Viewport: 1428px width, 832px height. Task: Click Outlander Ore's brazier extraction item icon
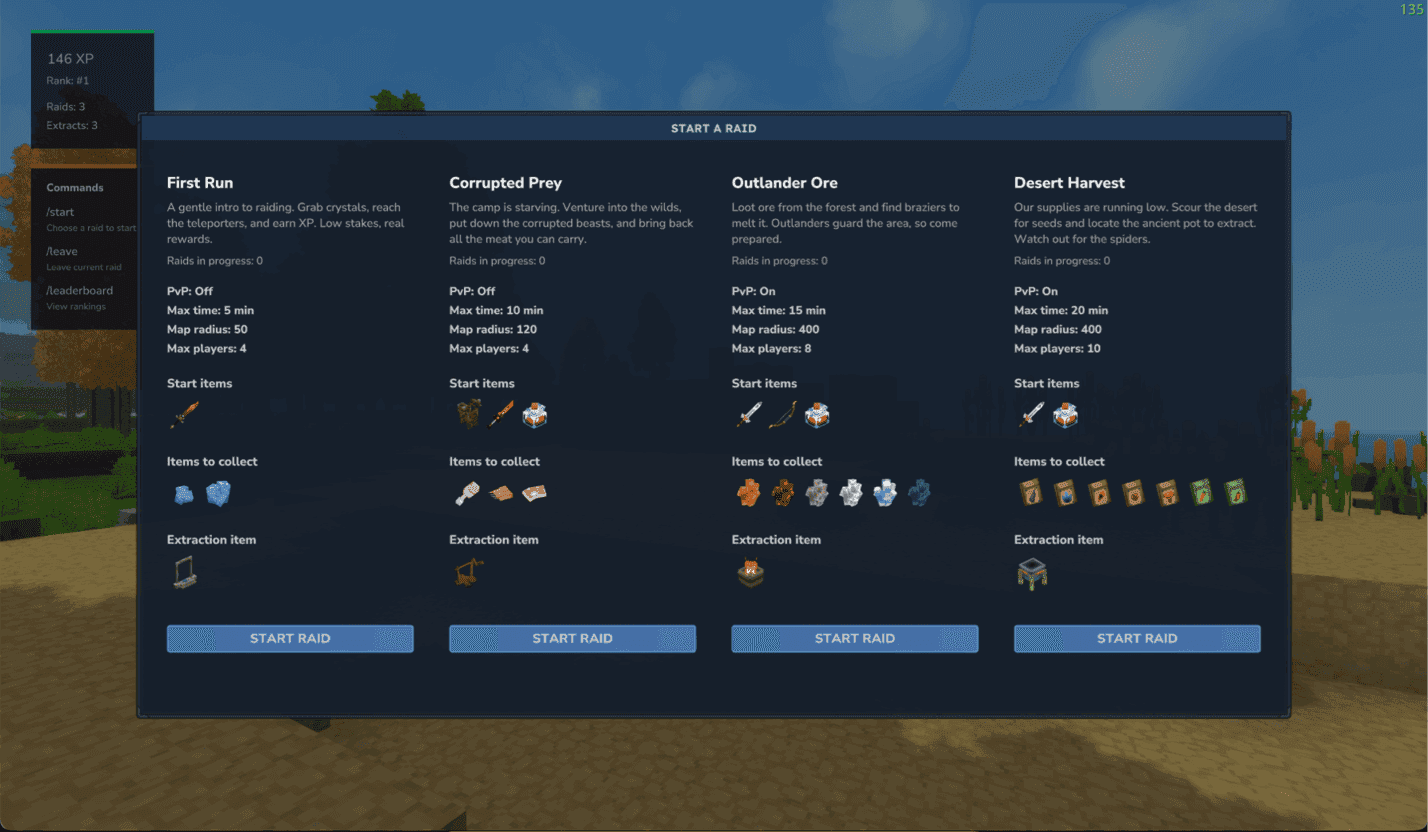click(x=749, y=571)
